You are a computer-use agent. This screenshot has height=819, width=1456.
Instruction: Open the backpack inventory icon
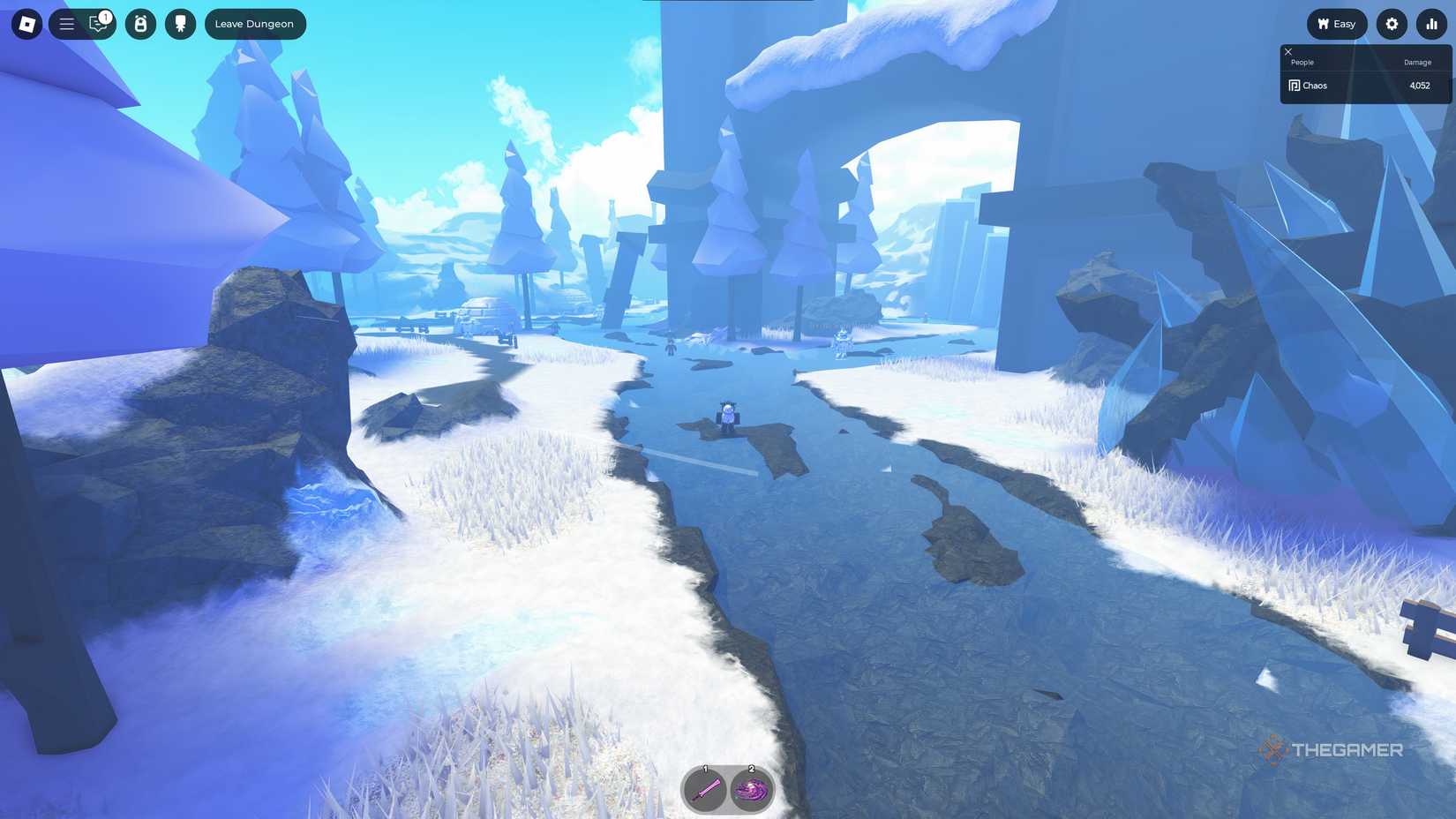[x=139, y=24]
